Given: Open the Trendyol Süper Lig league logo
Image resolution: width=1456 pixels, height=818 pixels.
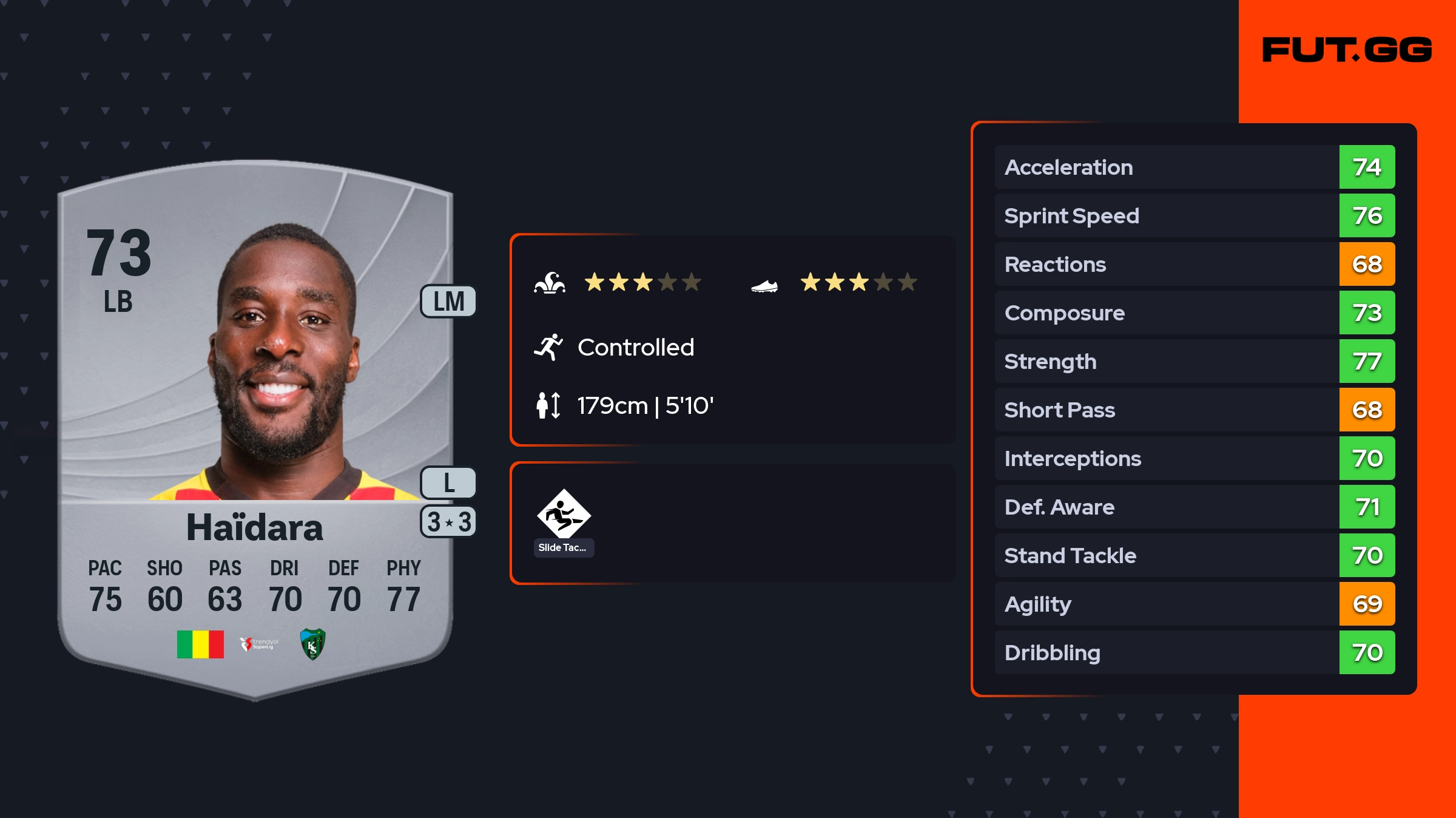Looking at the screenshot, I should [259, 644].
